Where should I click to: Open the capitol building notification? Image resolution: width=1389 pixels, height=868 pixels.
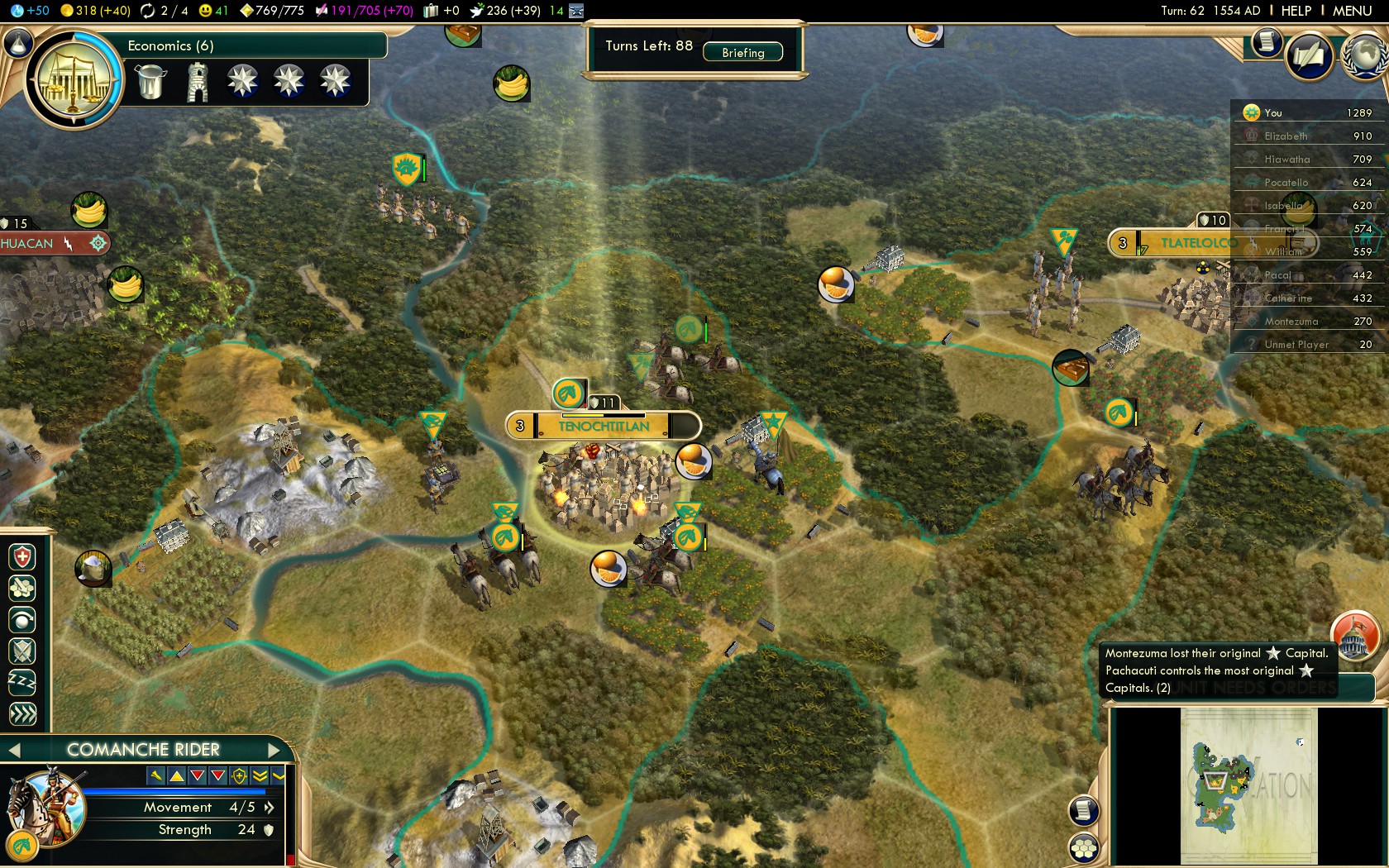click(x=1354, y=636)
